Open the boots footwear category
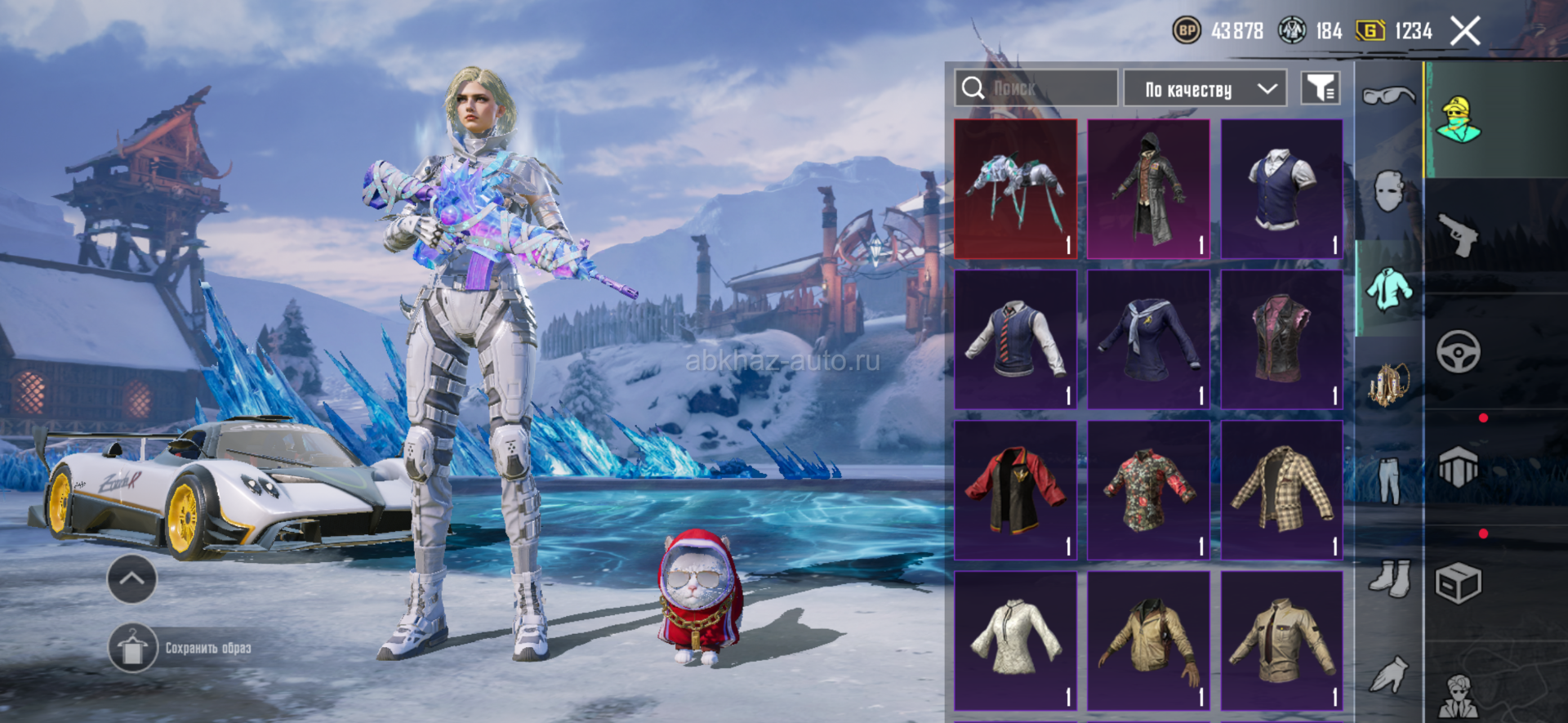The height and width of the screenshot is (723, 1568). [x=1388, y=578]
